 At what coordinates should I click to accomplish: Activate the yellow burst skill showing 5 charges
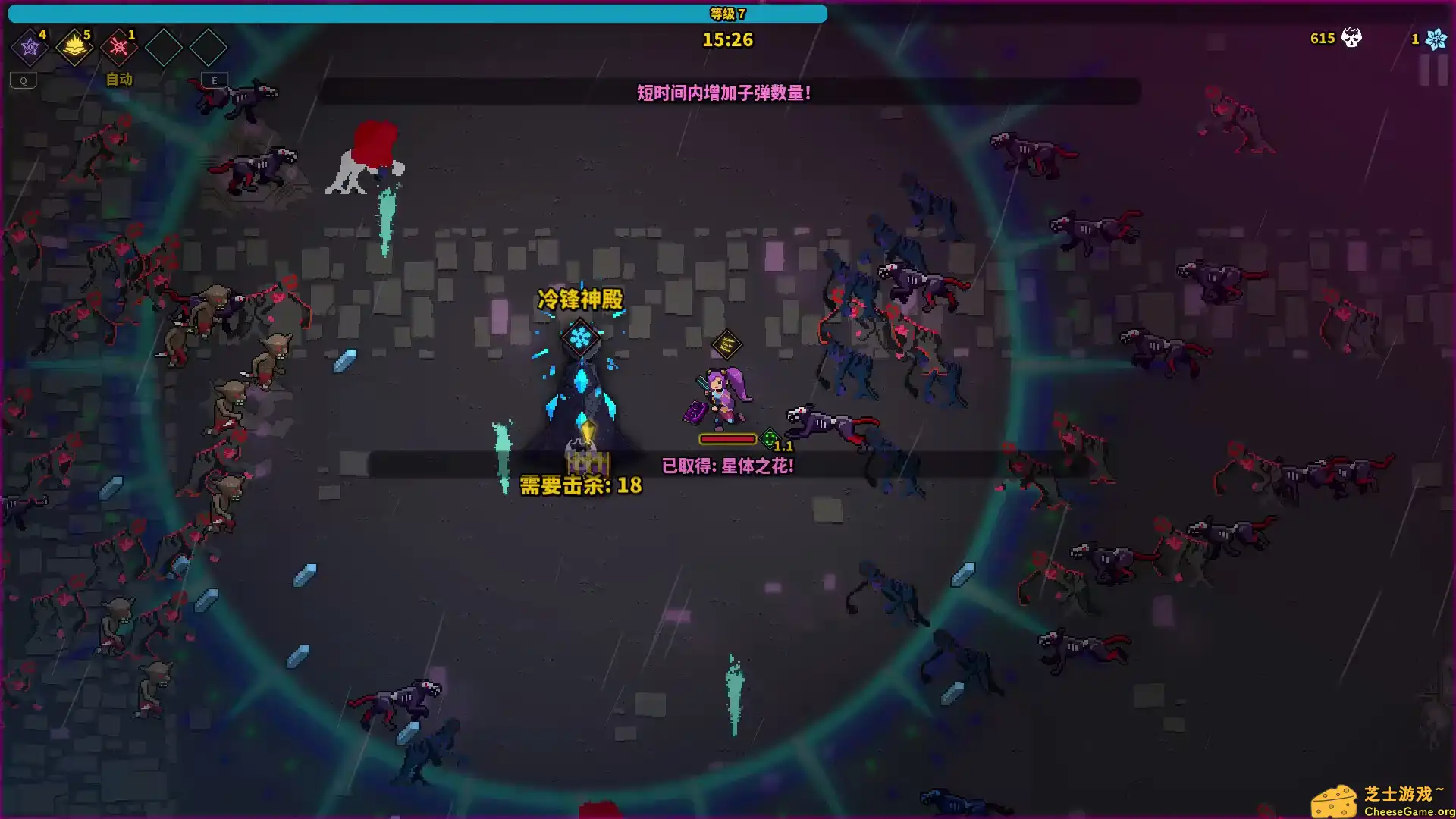click(74, 47)
